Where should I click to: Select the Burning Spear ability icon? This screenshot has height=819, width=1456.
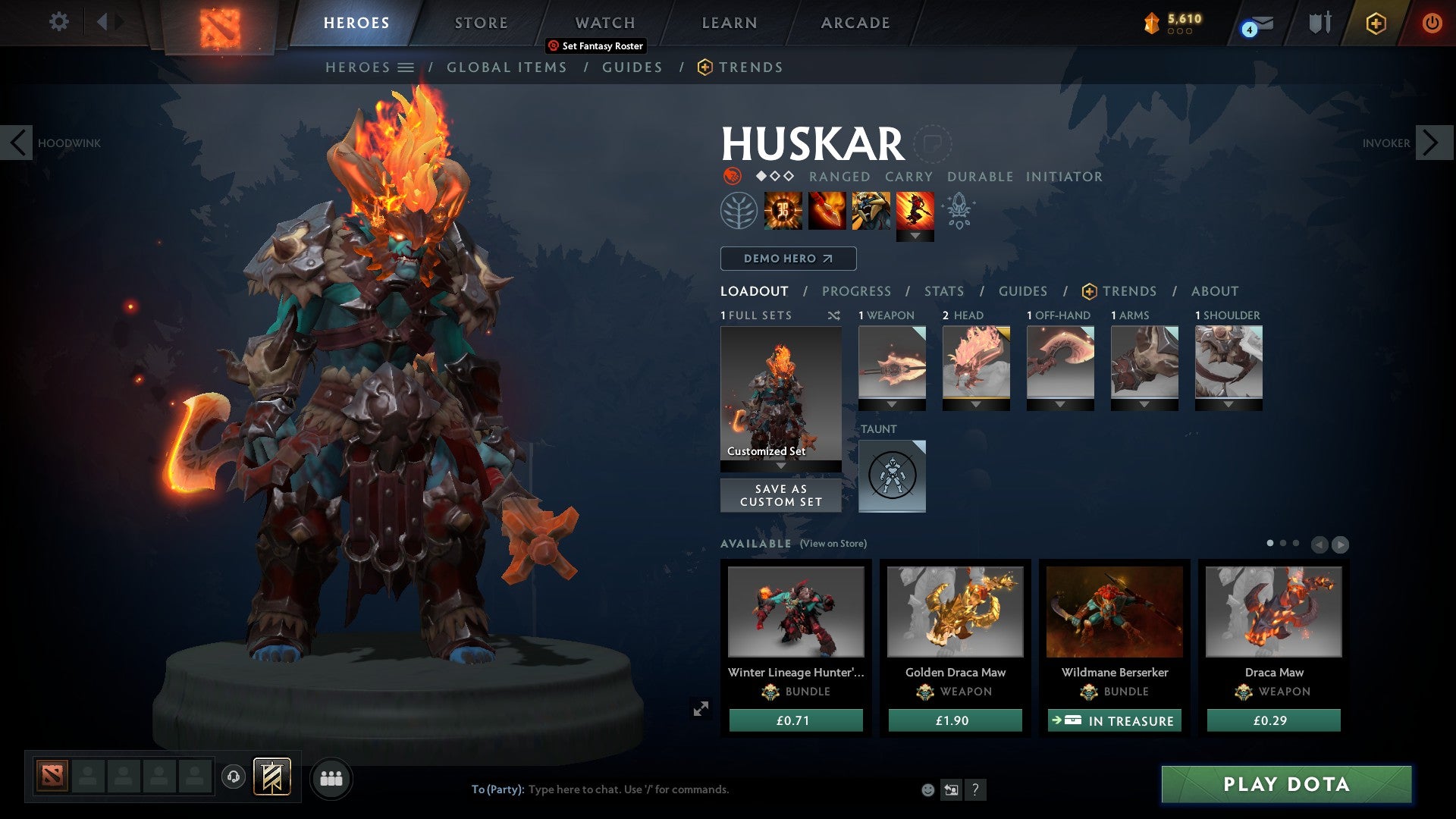click(827, 212)
